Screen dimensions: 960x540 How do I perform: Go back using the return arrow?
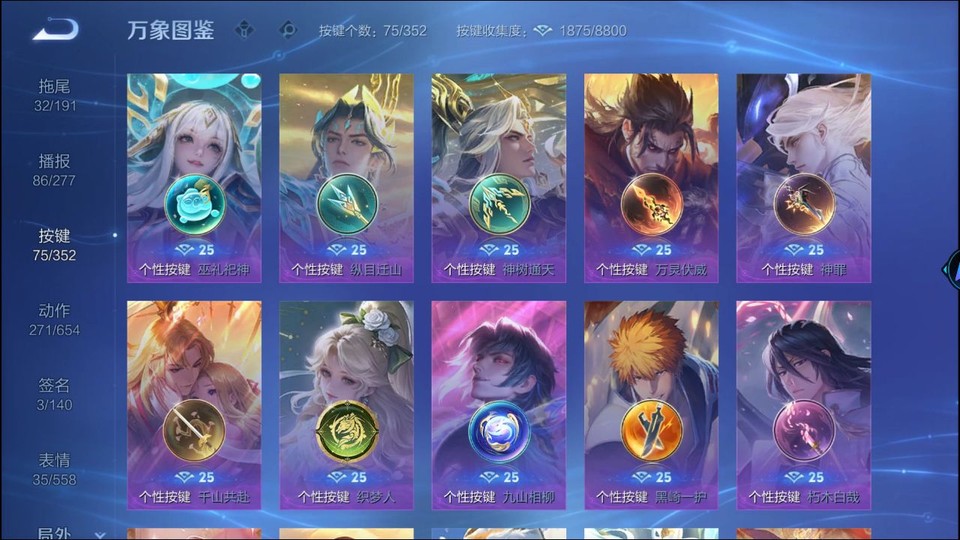point(55,30)
